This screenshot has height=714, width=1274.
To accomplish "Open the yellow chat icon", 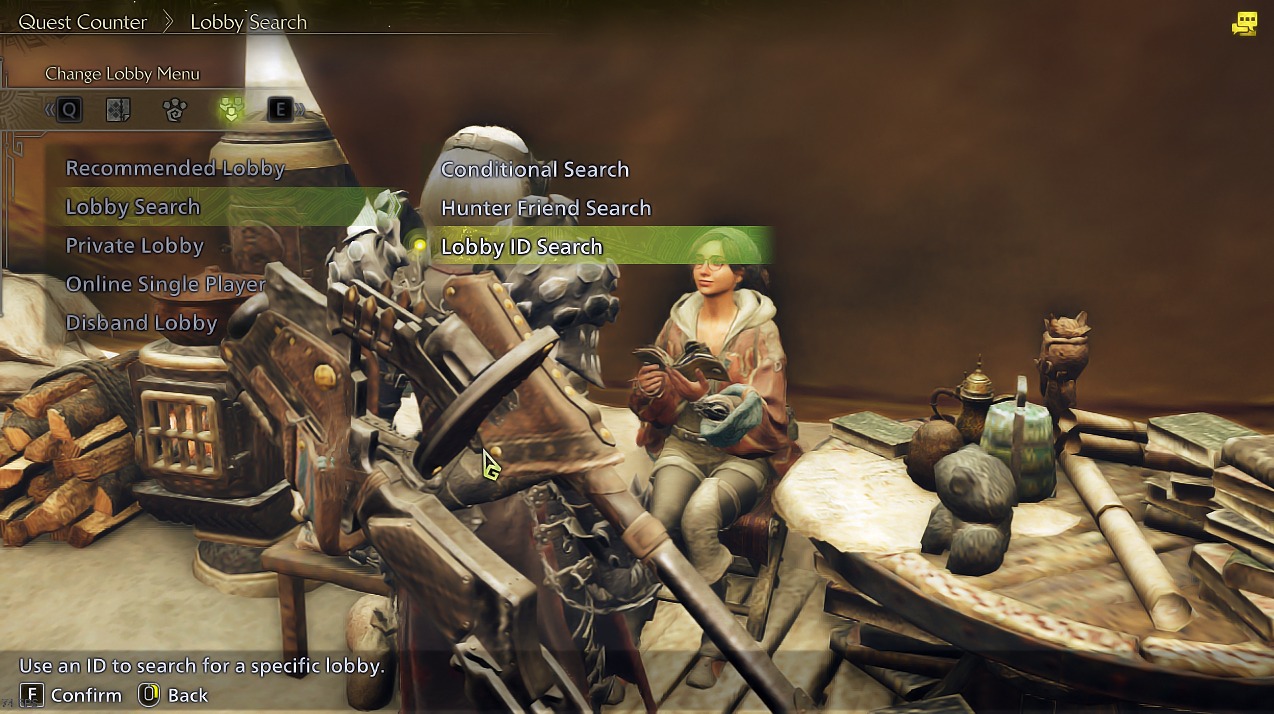I will (1244, 24).
